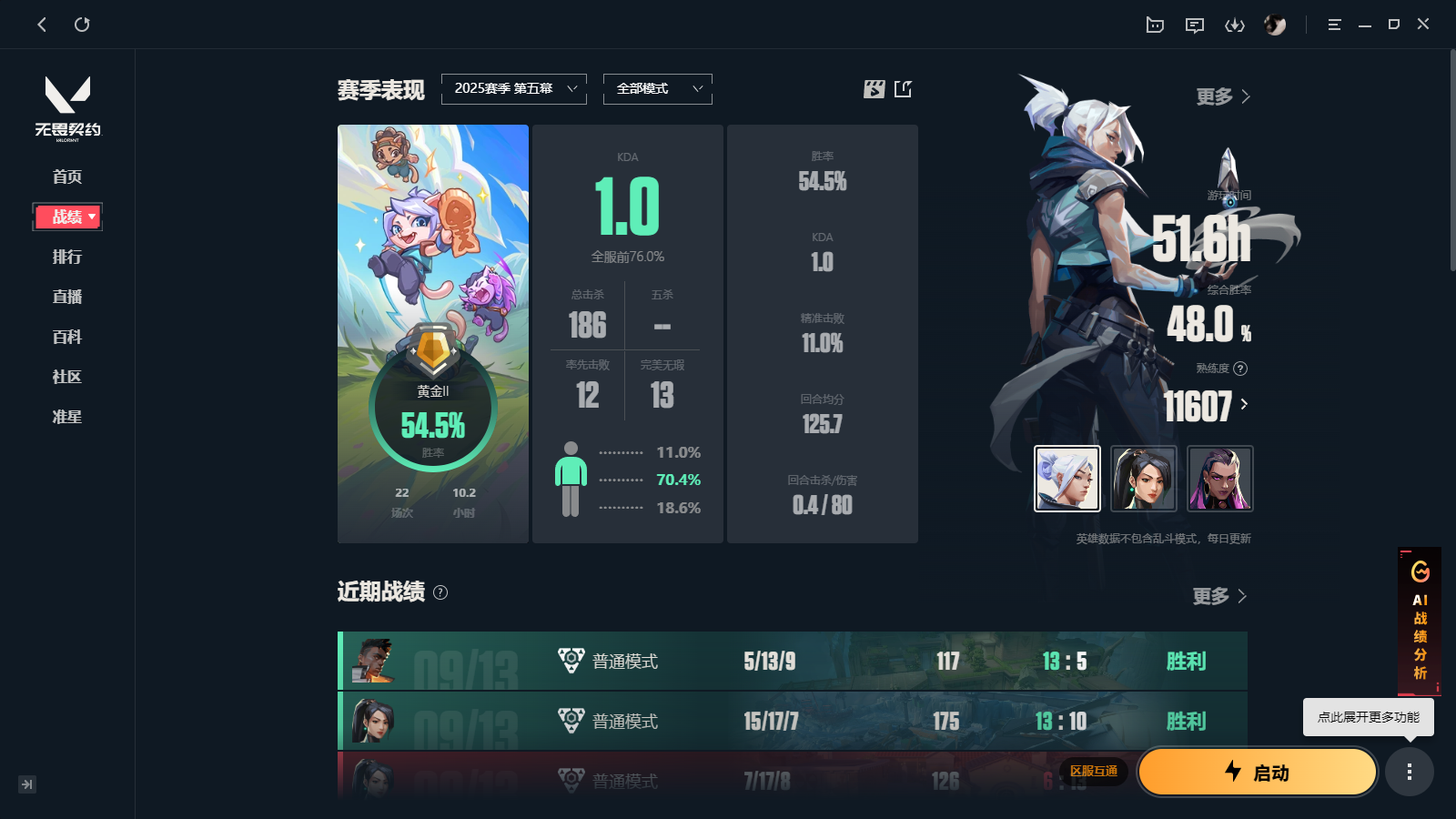Click 更多 next to 近期战绩
The image size is (1456, 819).
1219,596
